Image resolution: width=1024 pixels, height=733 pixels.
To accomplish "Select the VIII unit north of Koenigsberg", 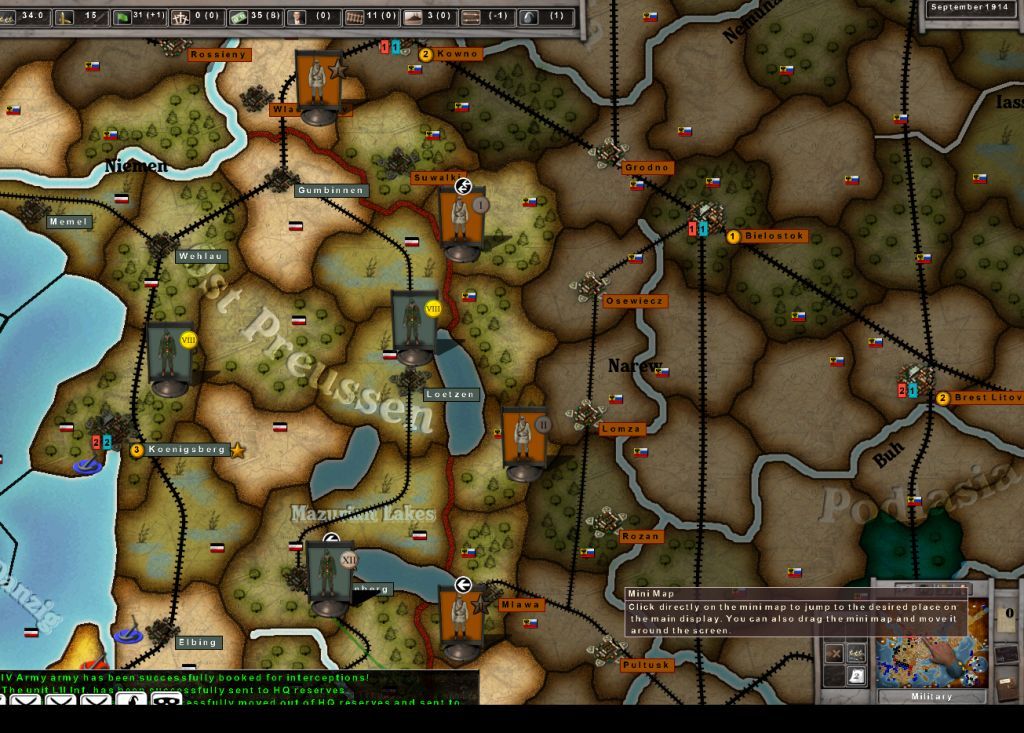I will [x=168, y=354].
